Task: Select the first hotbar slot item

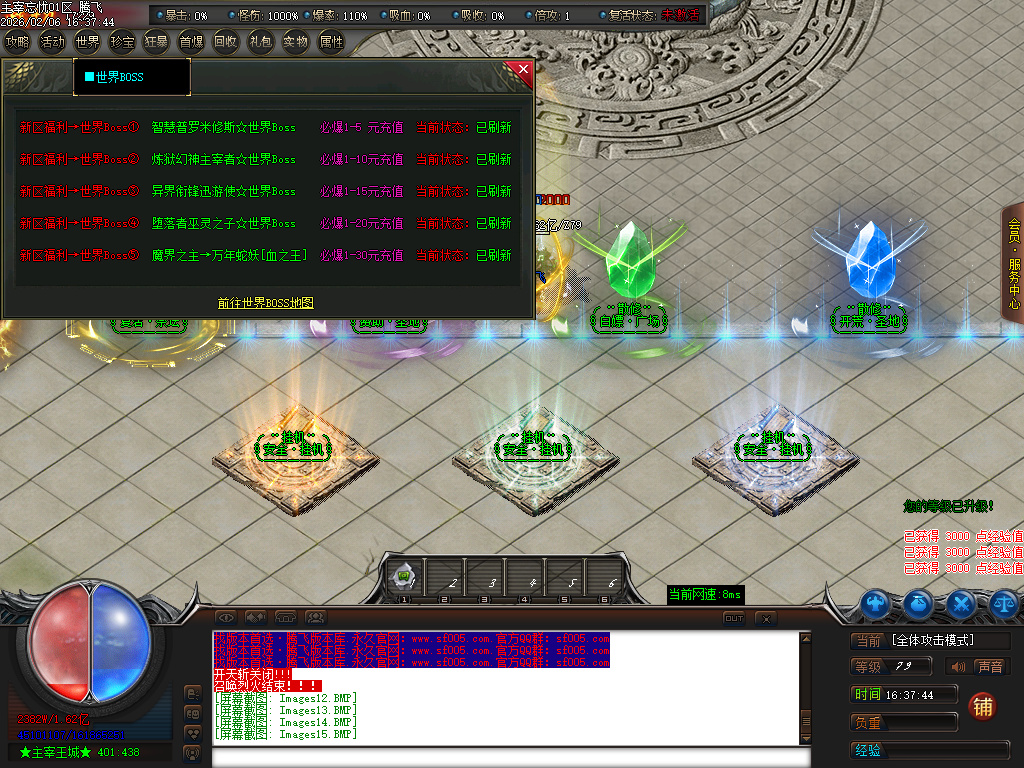Action: coord(405,577)
